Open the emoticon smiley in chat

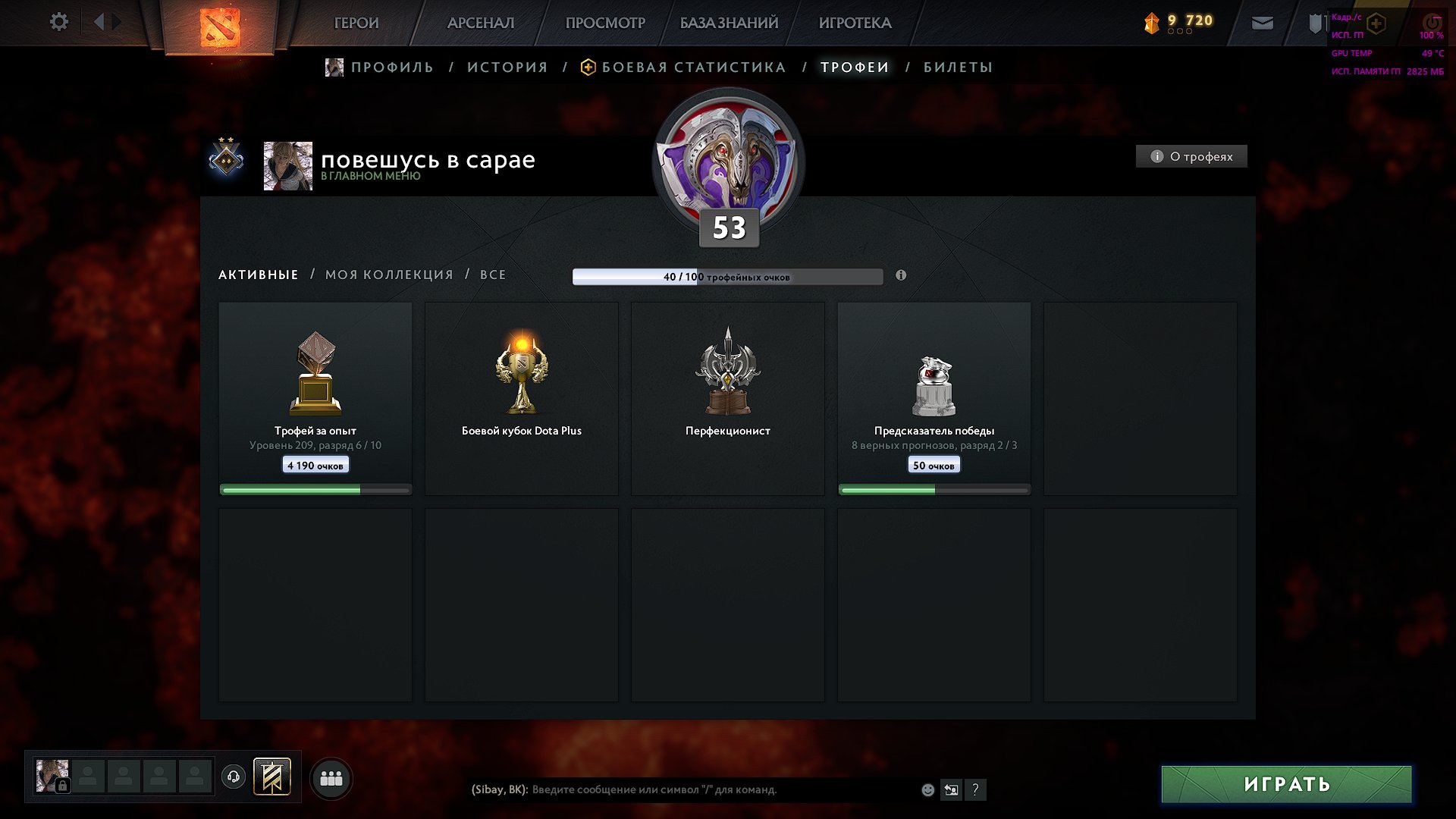pos(927,789)
